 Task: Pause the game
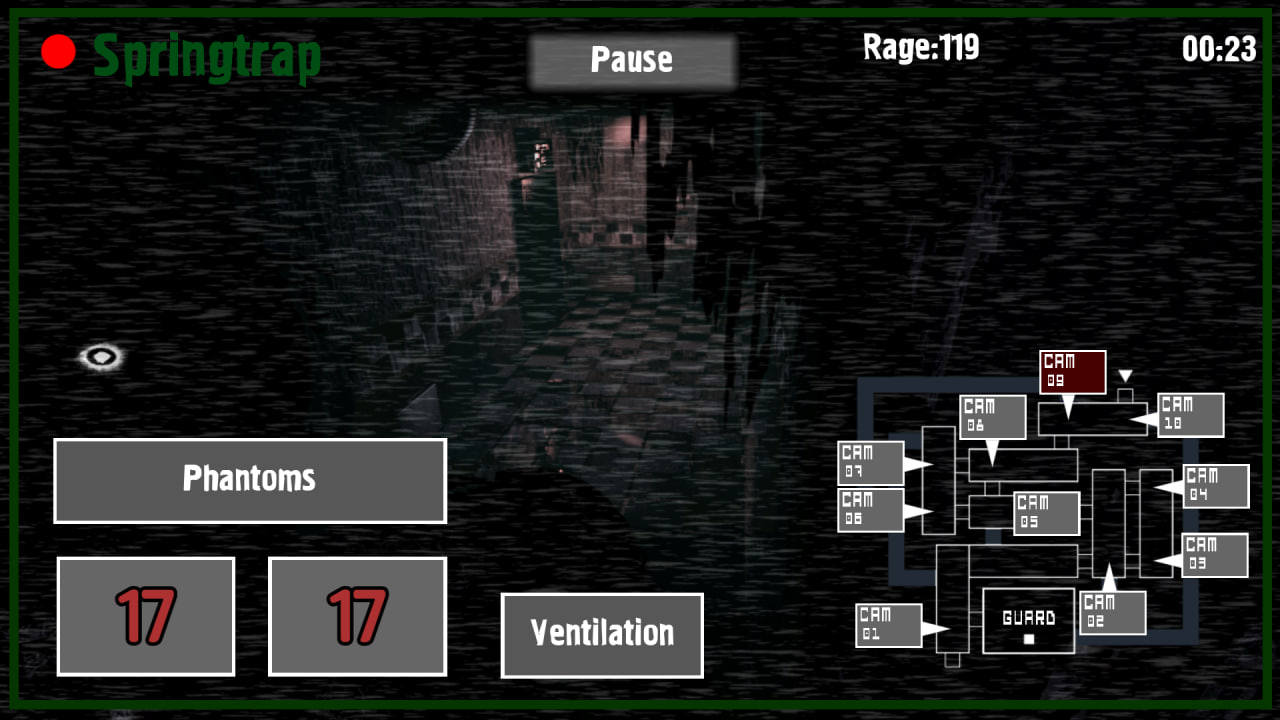click(x=633, y=60)
